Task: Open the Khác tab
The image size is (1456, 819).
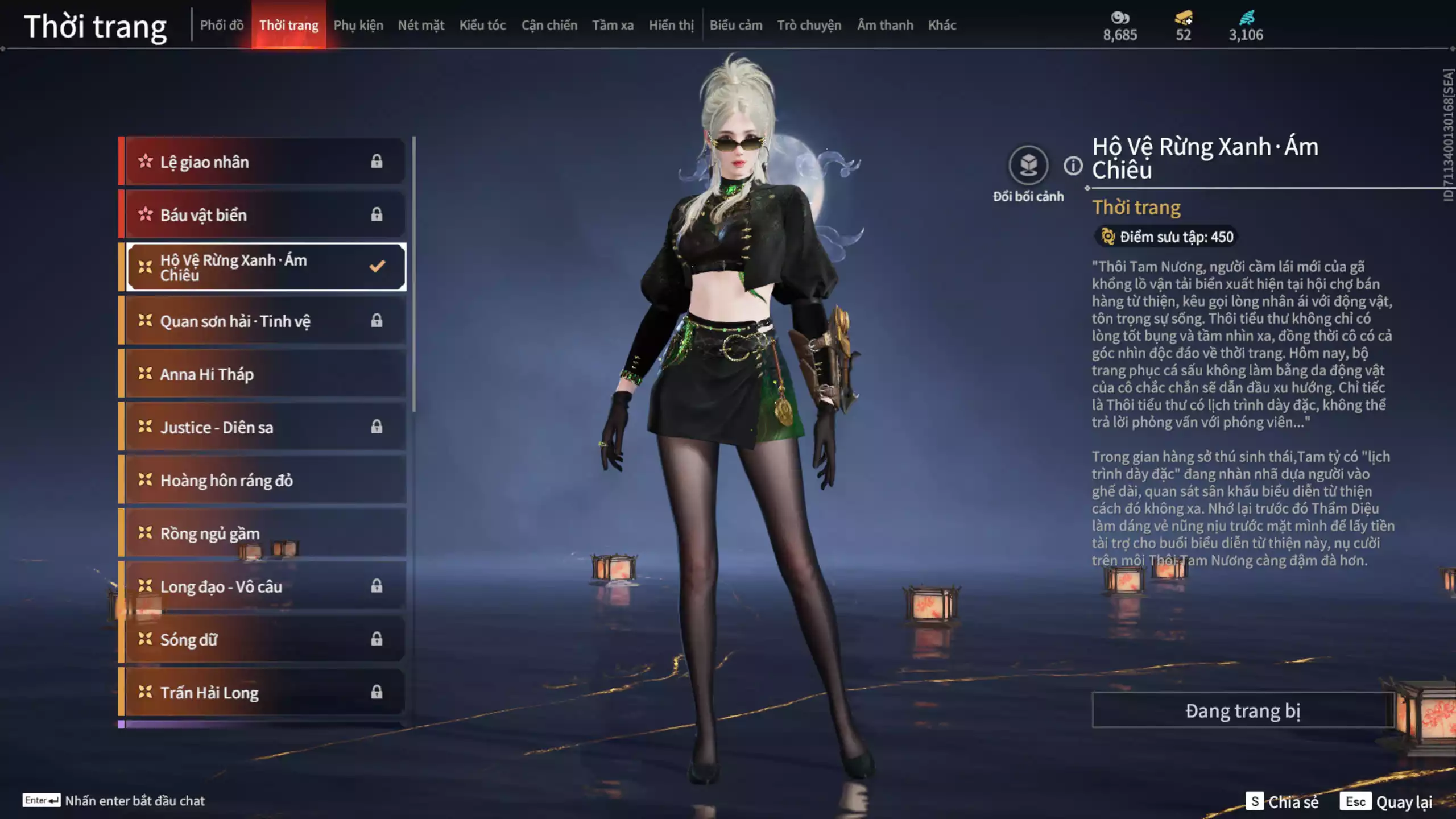Action: click(x=942, y=25)
